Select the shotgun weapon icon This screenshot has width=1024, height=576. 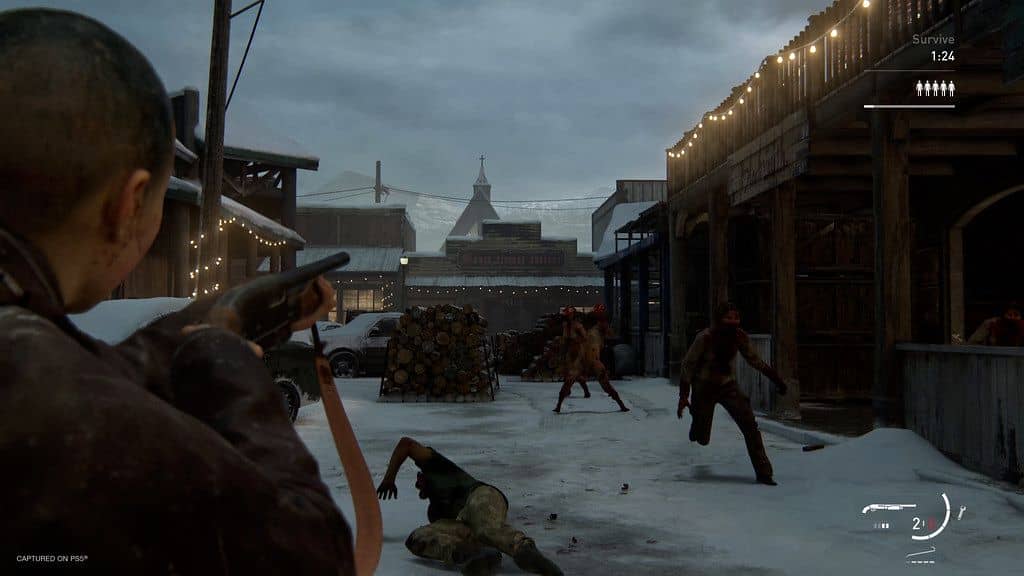888,509
